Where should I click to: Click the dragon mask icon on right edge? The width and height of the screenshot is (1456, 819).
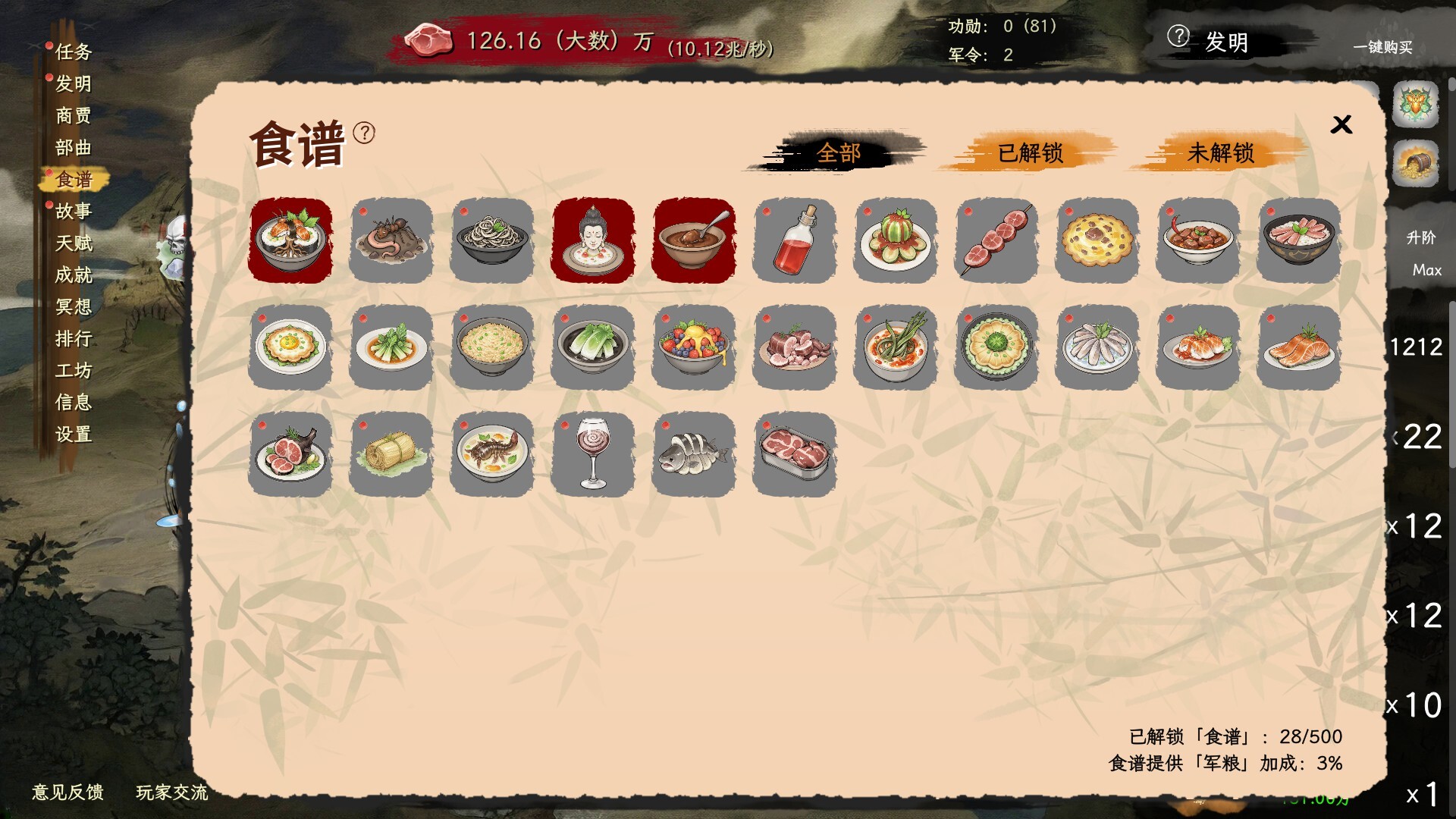click(1417, 105)
